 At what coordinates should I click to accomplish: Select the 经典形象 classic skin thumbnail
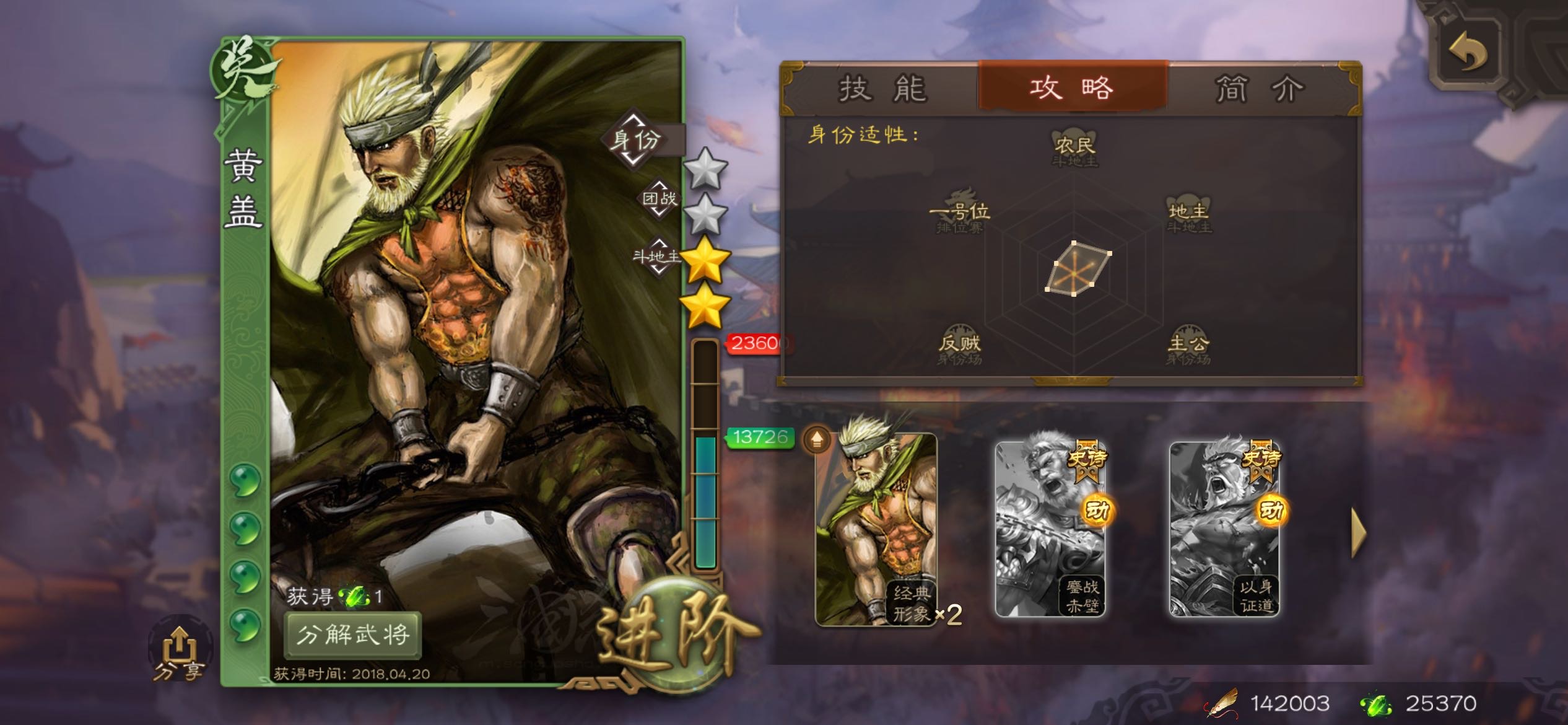click(x=876, y=530)
